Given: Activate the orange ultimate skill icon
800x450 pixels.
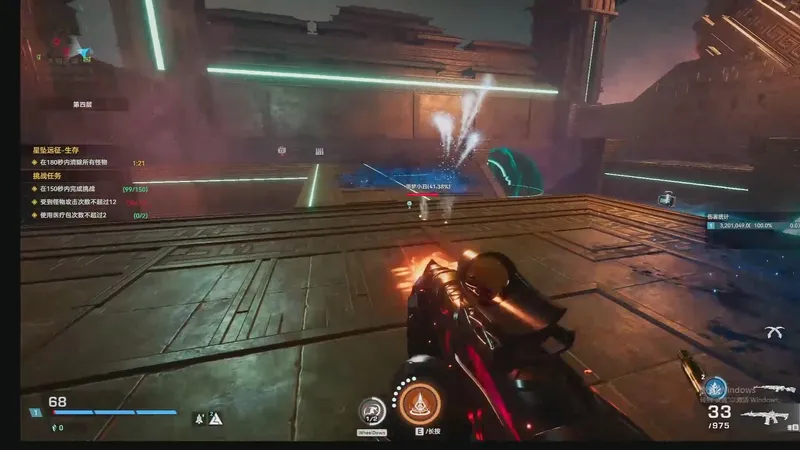Looking at the screenshot, I should [421, 405].
